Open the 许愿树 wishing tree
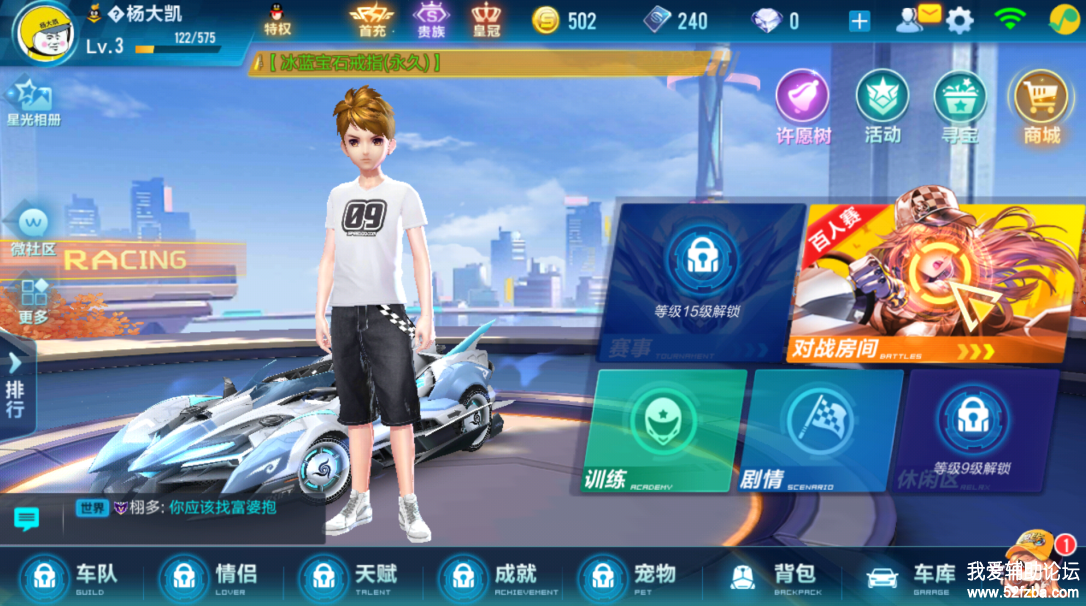The width and height of the screenshot is (1086, 606). click(803, 105)
